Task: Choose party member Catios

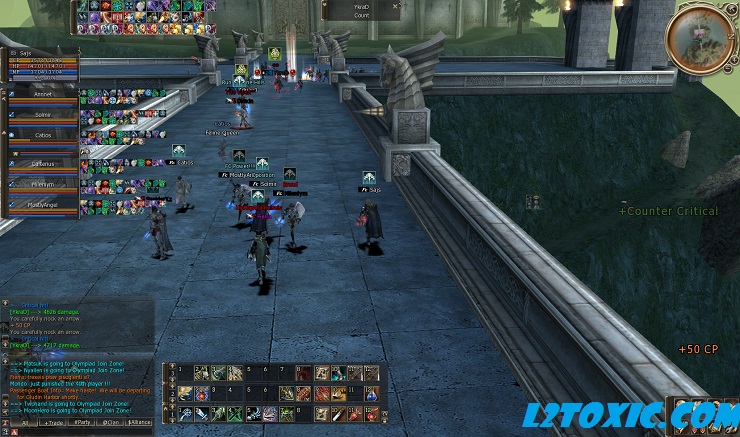Action: [41, 137]
